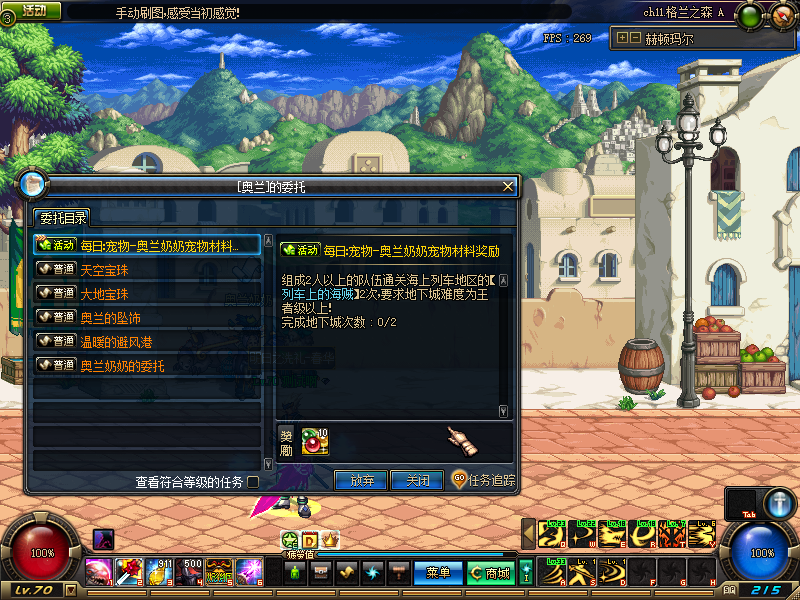This screenshot has width=800, height=600.
Task: Open 任务追踪 quest tracking
Action: coord(483,481)
